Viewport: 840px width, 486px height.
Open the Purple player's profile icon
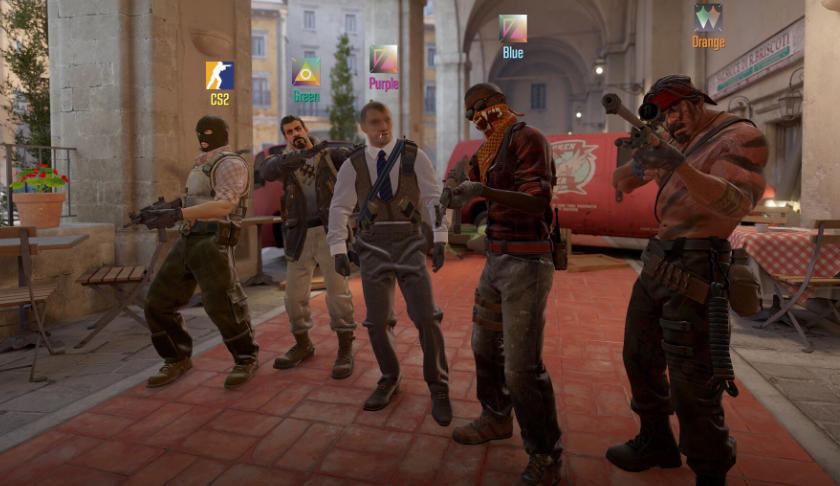pos(383,59)
